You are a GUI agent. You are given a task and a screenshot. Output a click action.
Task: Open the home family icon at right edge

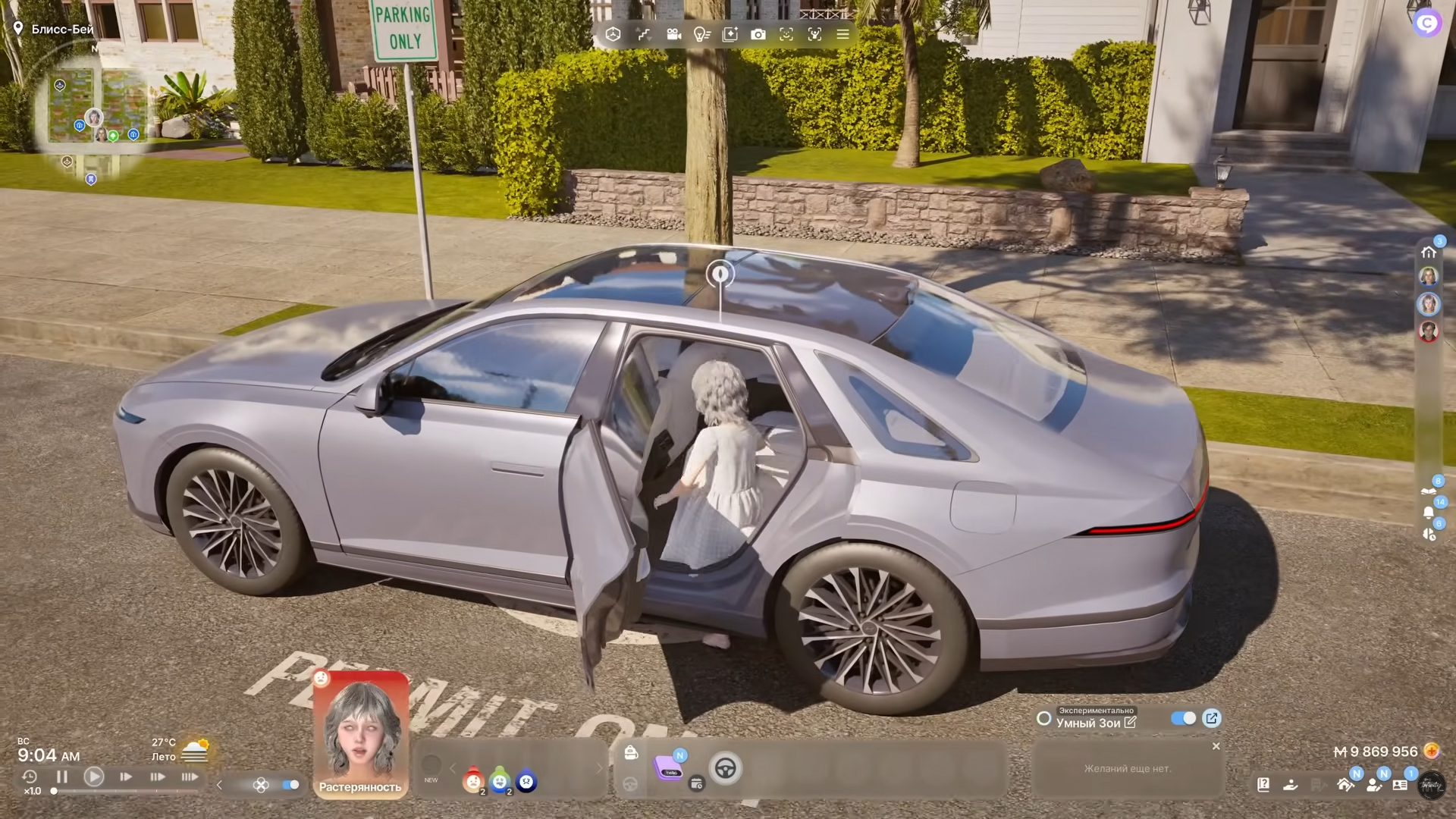1429,252
